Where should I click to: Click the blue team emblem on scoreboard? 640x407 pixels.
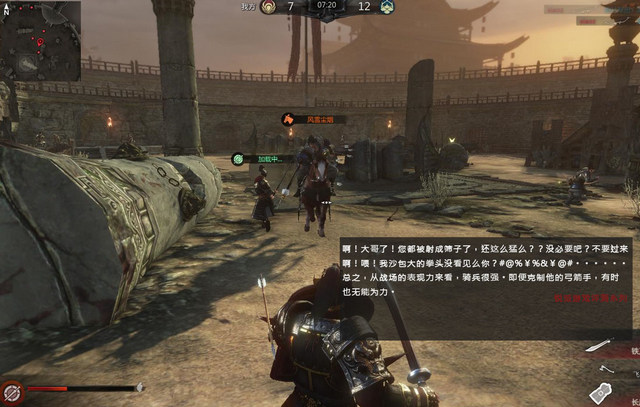tap(386, 6)
